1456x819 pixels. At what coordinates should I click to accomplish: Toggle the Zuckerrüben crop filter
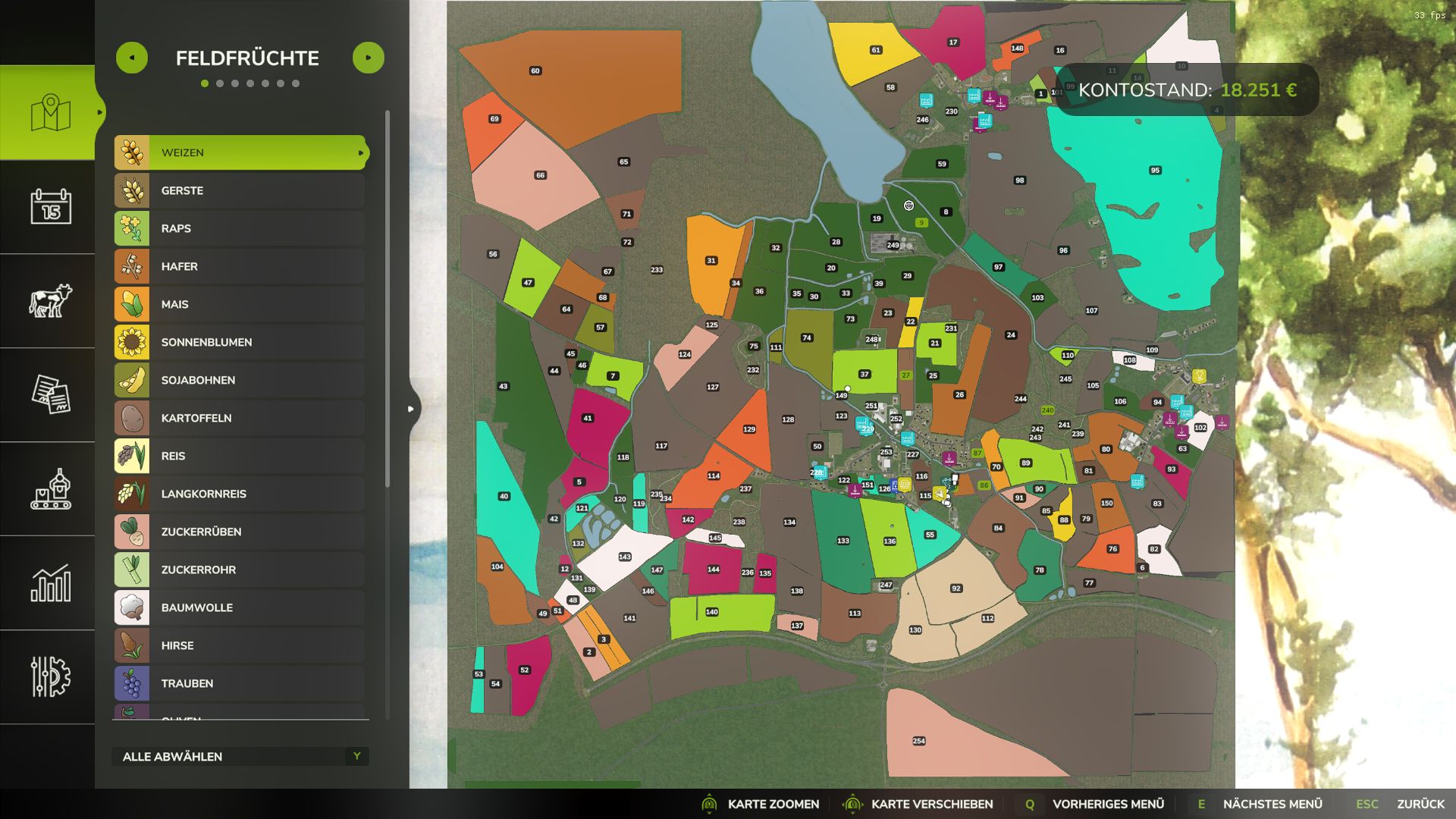(240, 532)
